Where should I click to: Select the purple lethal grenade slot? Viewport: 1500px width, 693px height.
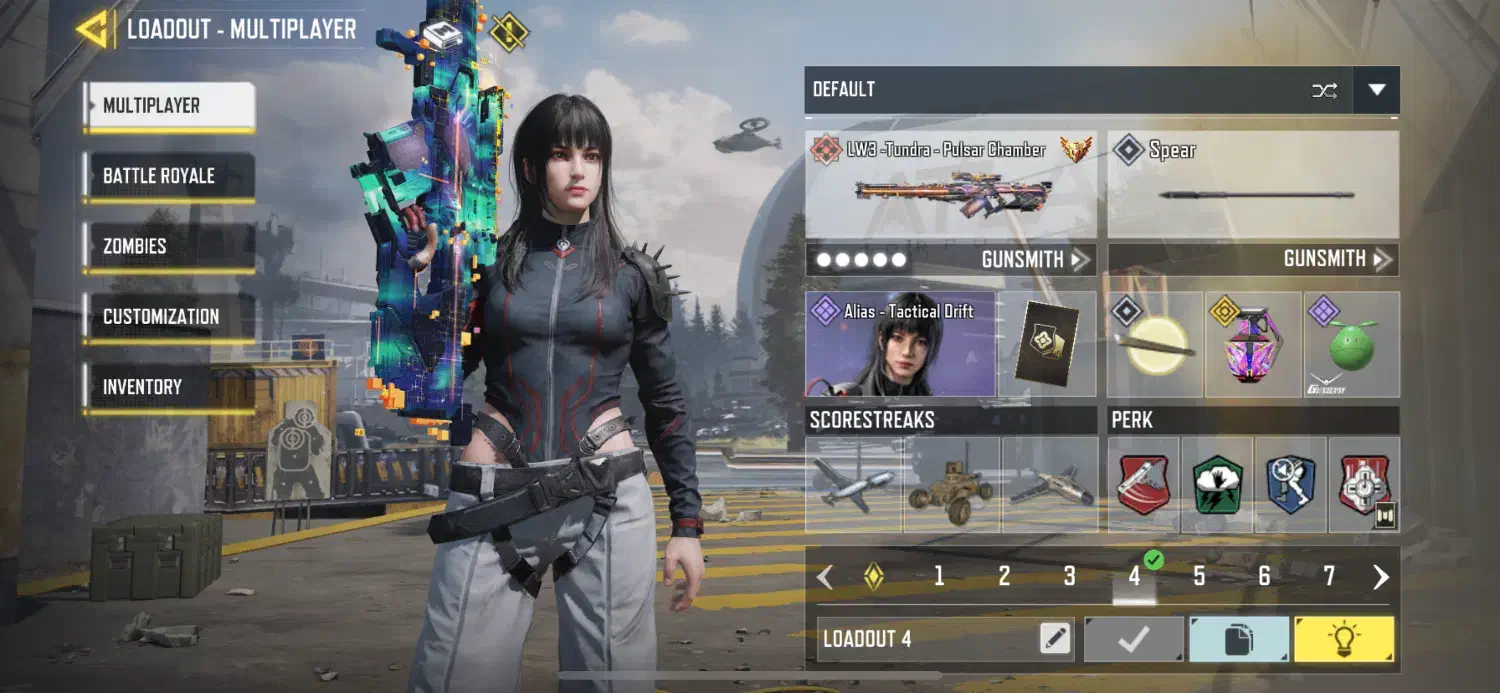click(x=1254, y=345)
